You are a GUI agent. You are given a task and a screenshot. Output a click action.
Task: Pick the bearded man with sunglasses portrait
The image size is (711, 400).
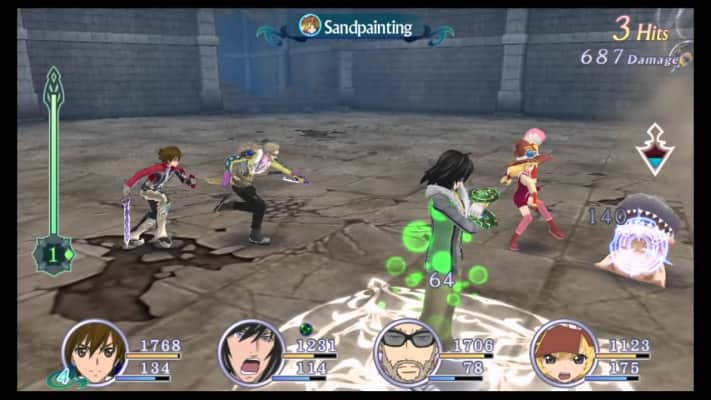coord(407,352)
